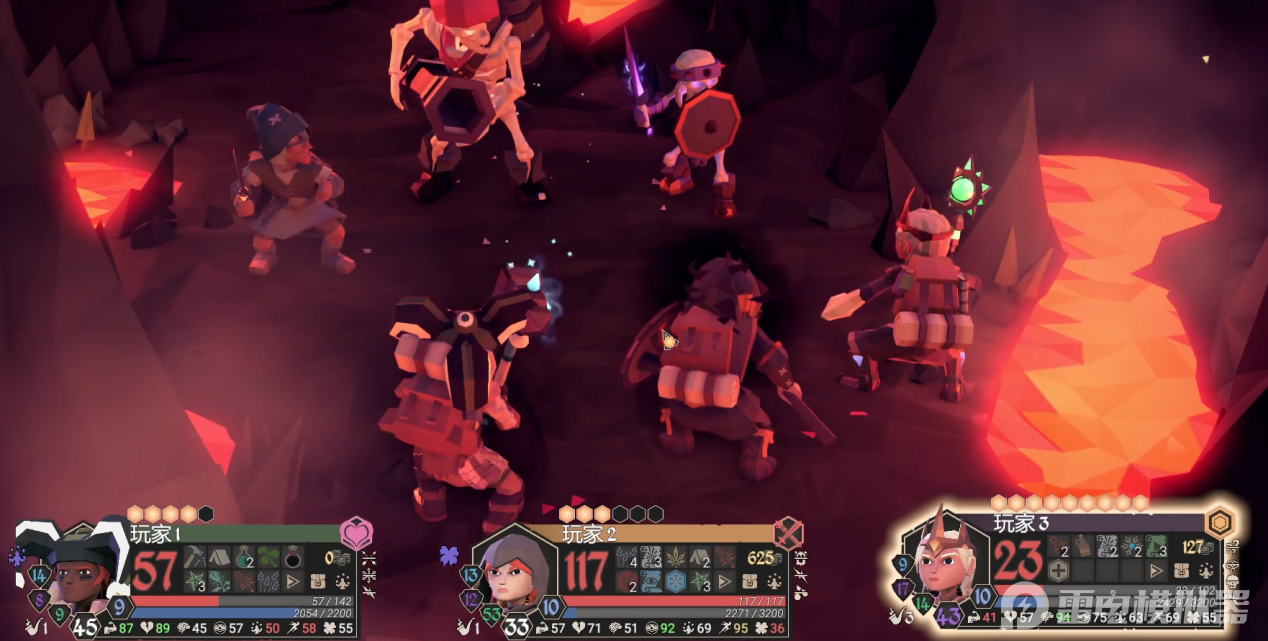Image resolution: width=1268 pixels, height=641 pixels.
Task: Use Player 1's teal potion flask
Action: 244,558
